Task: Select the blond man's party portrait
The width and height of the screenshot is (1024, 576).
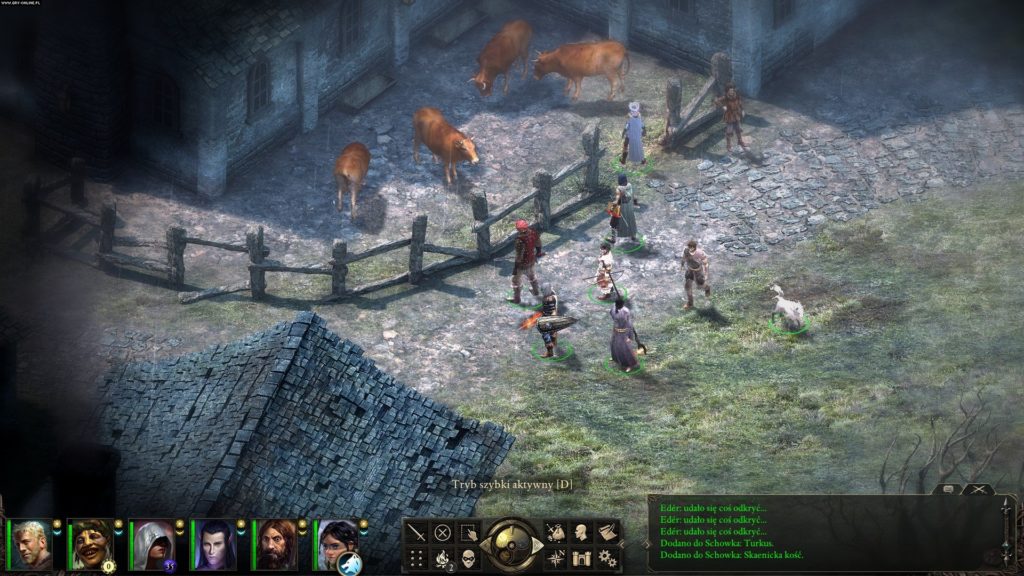Action: pyautogui.click(x=32, y=545)
